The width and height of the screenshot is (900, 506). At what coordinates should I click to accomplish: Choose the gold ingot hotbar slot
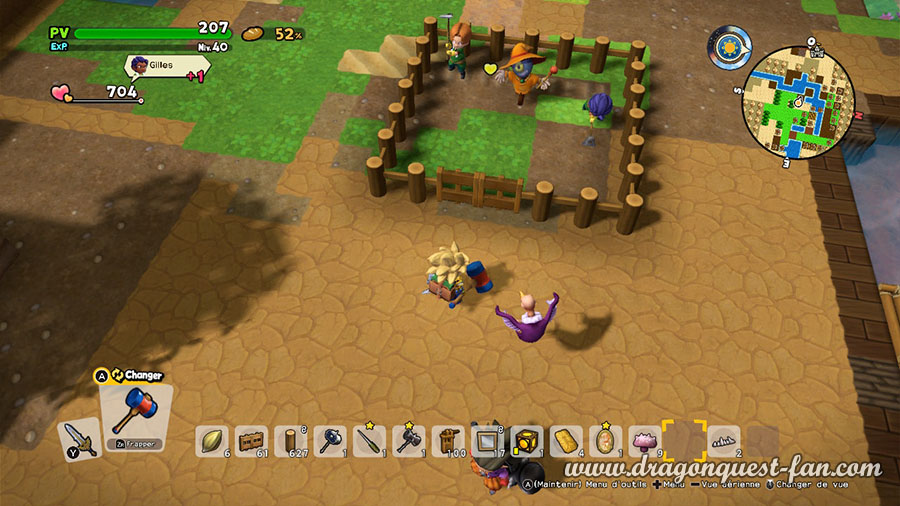pyautogui.click(x=566, y=441)
